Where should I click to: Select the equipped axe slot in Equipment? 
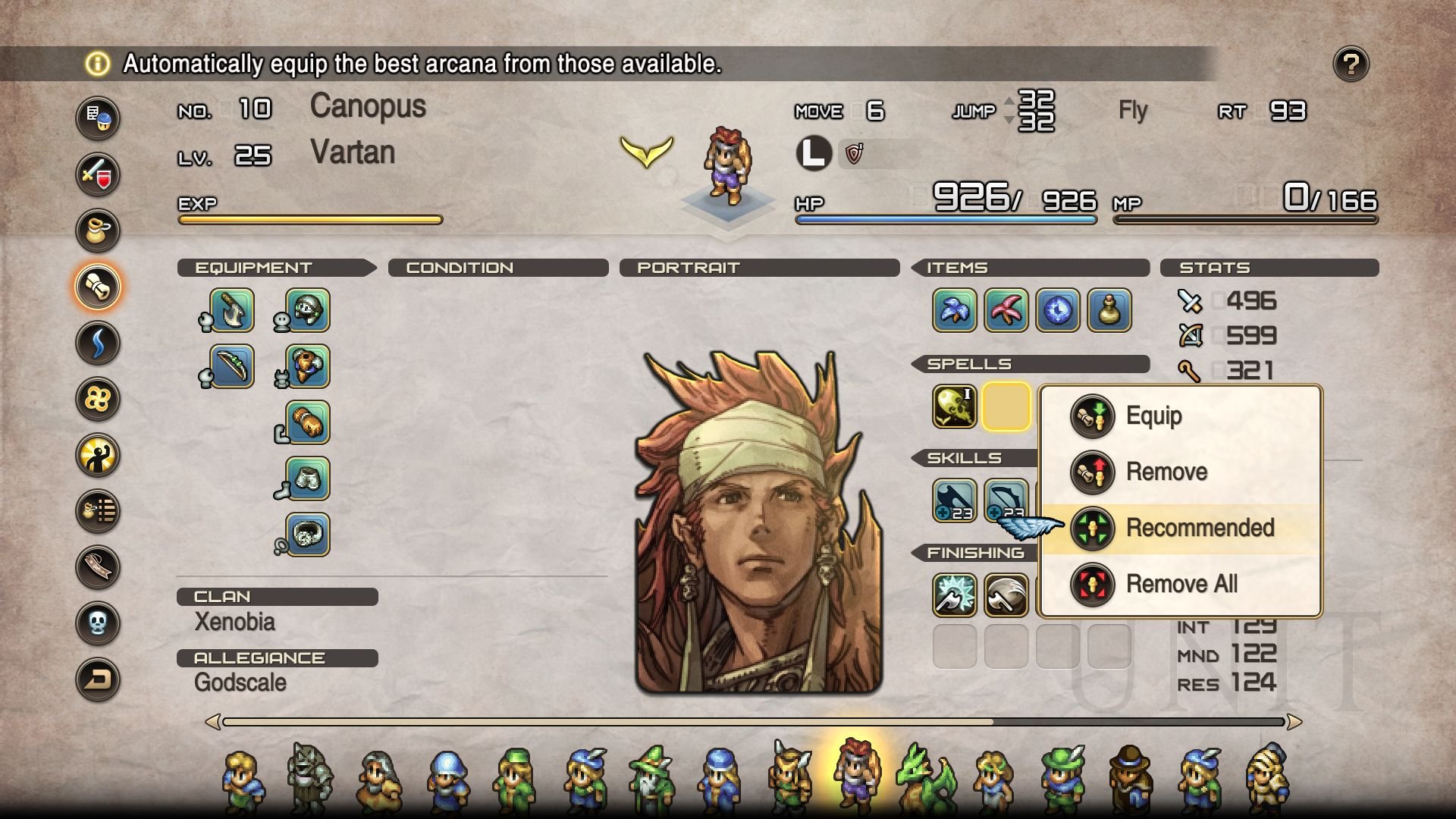pos(233,311)
